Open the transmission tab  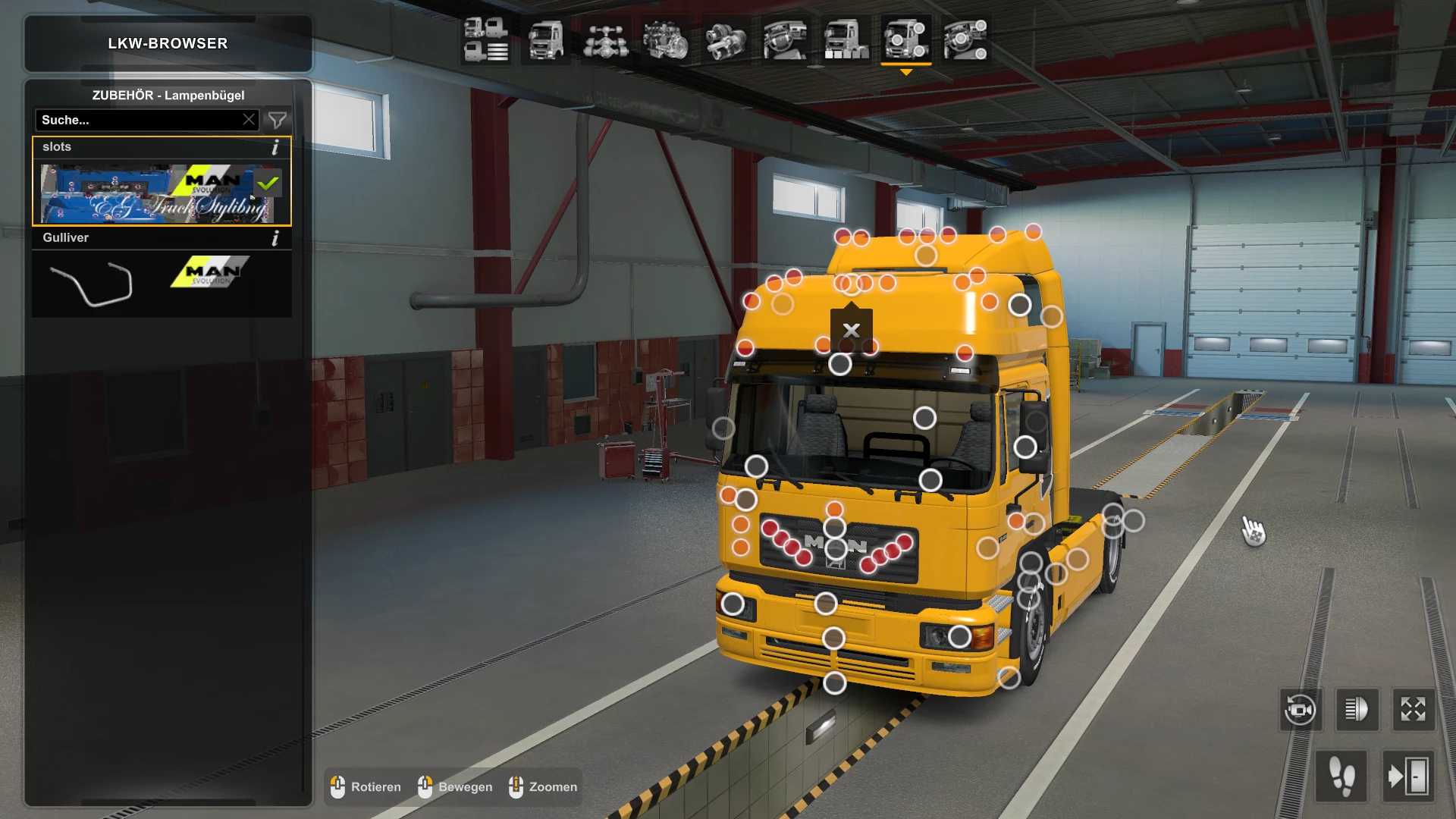(725, 39)
